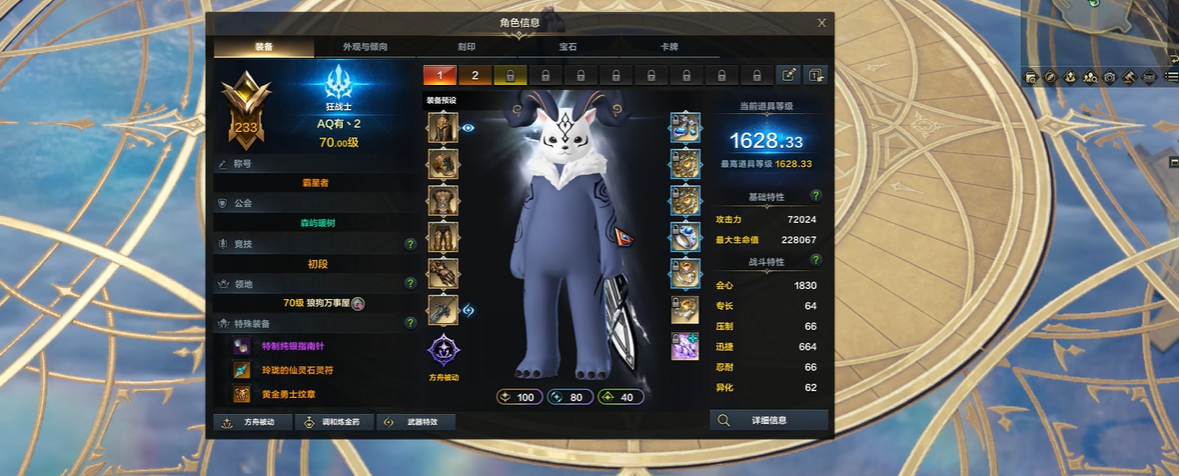Open the purple 方舟被动 emblem

tap(443, 351)
